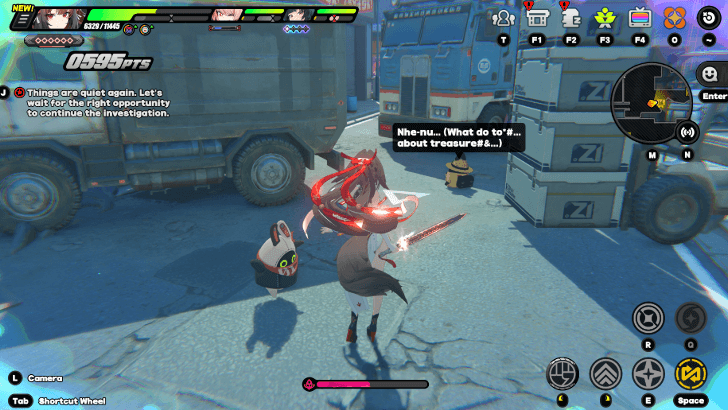Activate the chevron dodge button
728x410 pixels.
[x=605, y=374]
